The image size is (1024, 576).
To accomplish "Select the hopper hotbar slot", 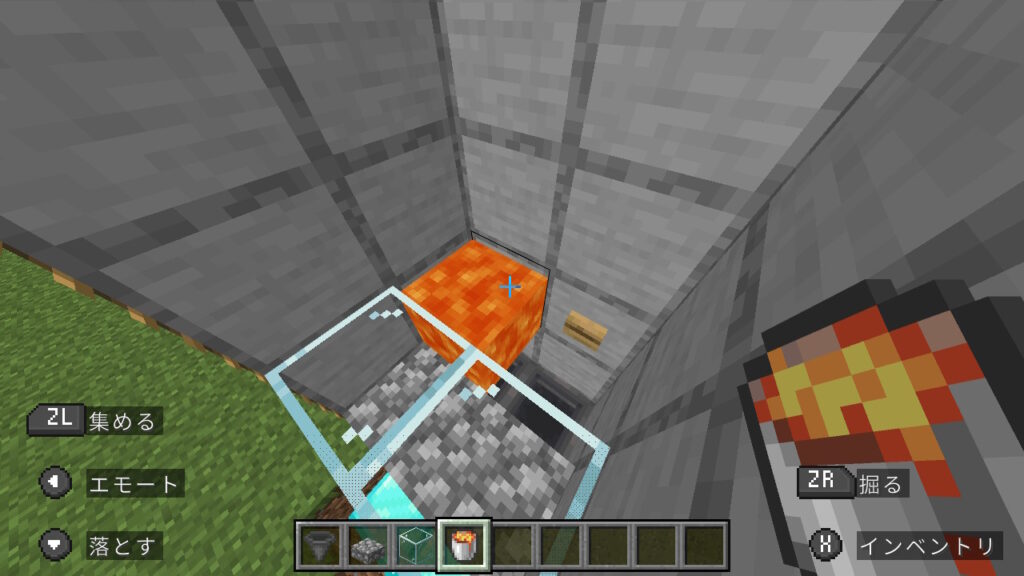I will coord(319,545).
